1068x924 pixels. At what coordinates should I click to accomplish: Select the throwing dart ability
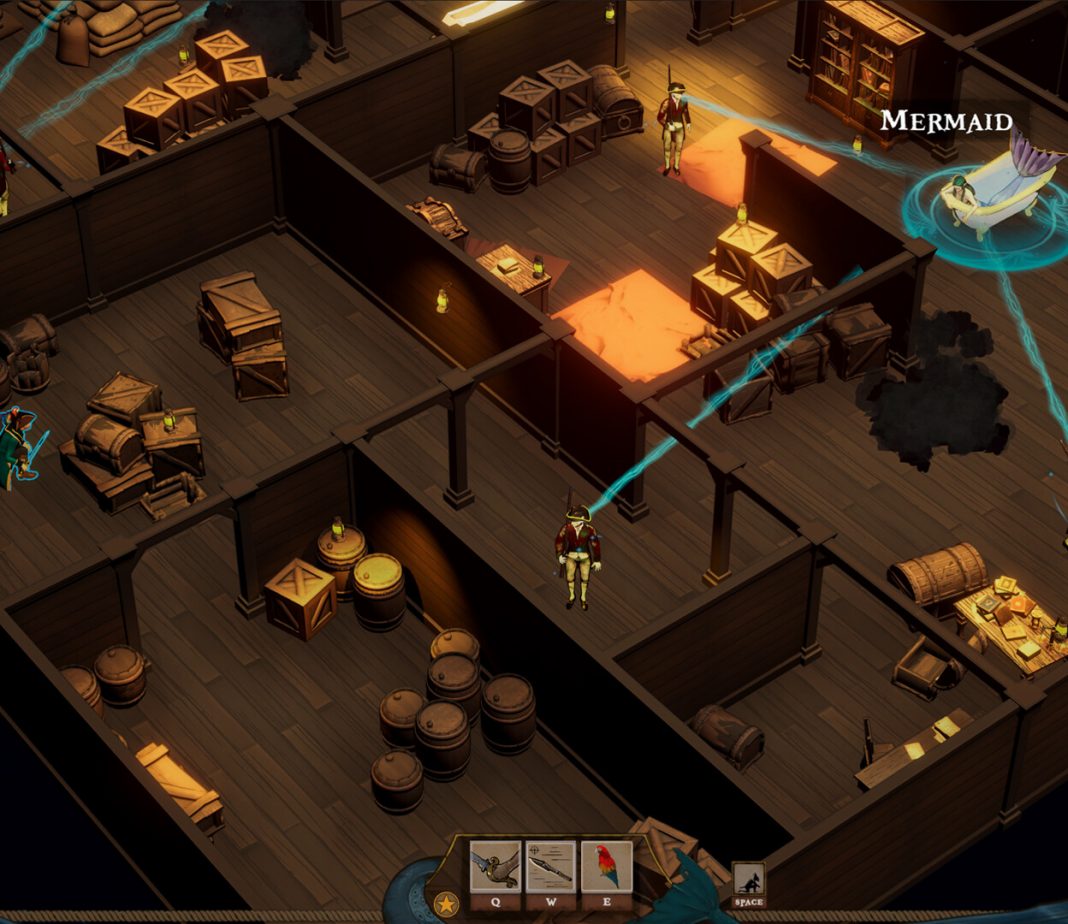pos(551,867)
